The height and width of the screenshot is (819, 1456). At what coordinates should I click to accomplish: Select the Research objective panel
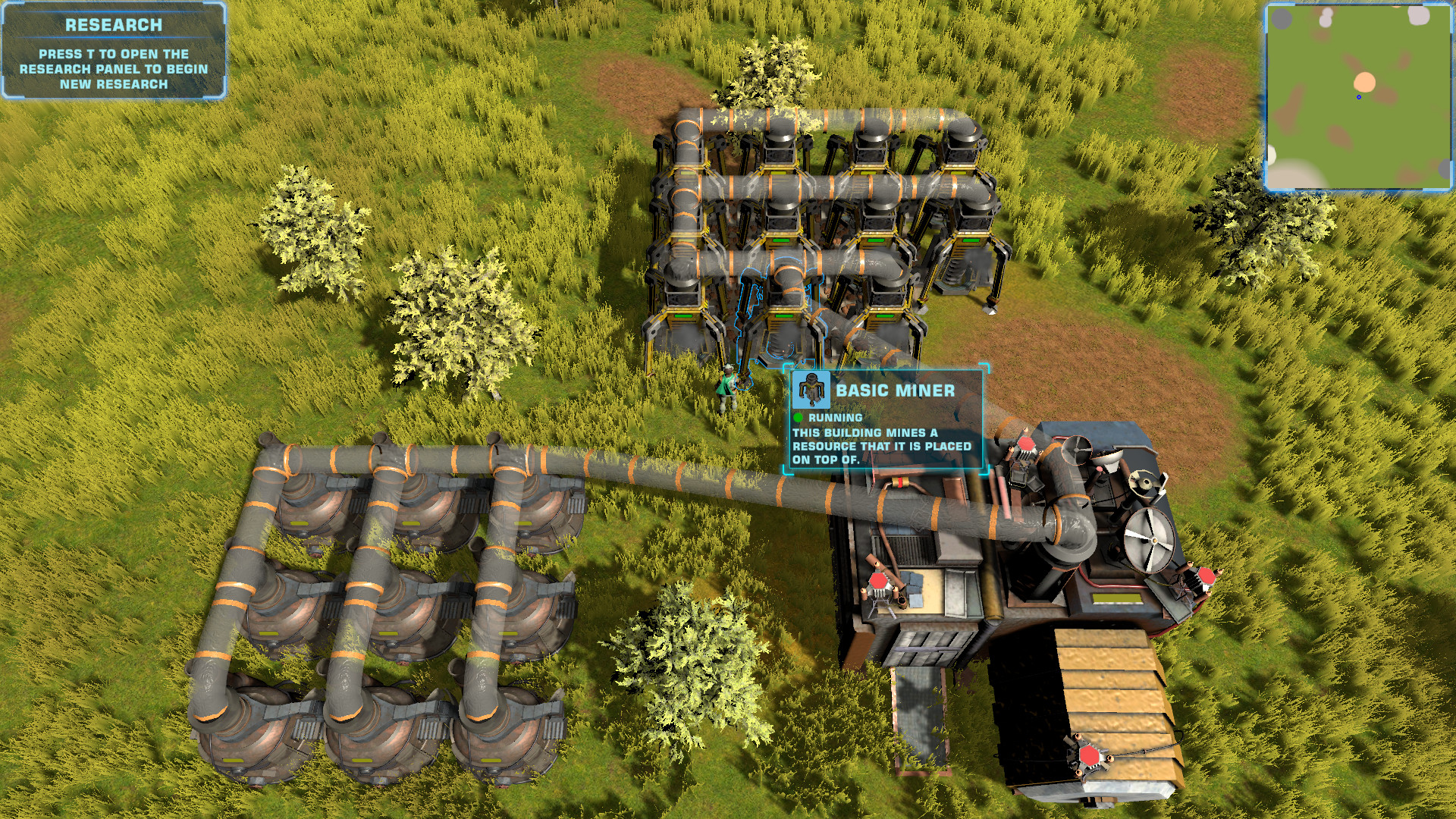pos(114,52)
